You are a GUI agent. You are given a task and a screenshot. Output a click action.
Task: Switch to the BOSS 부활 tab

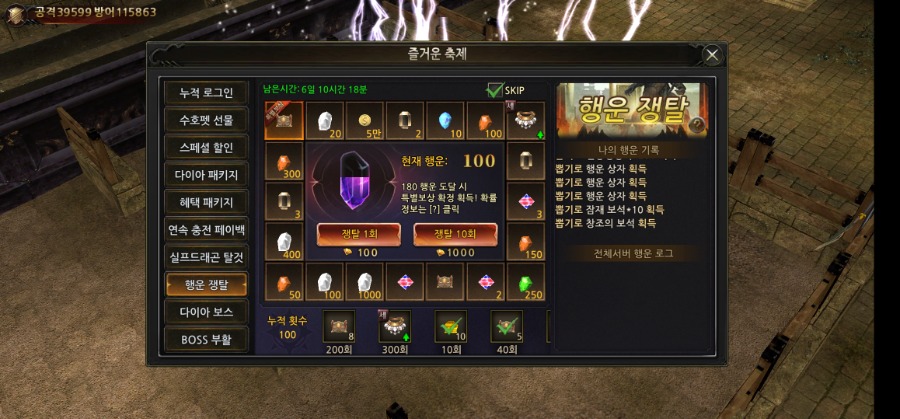click(206, 339)
